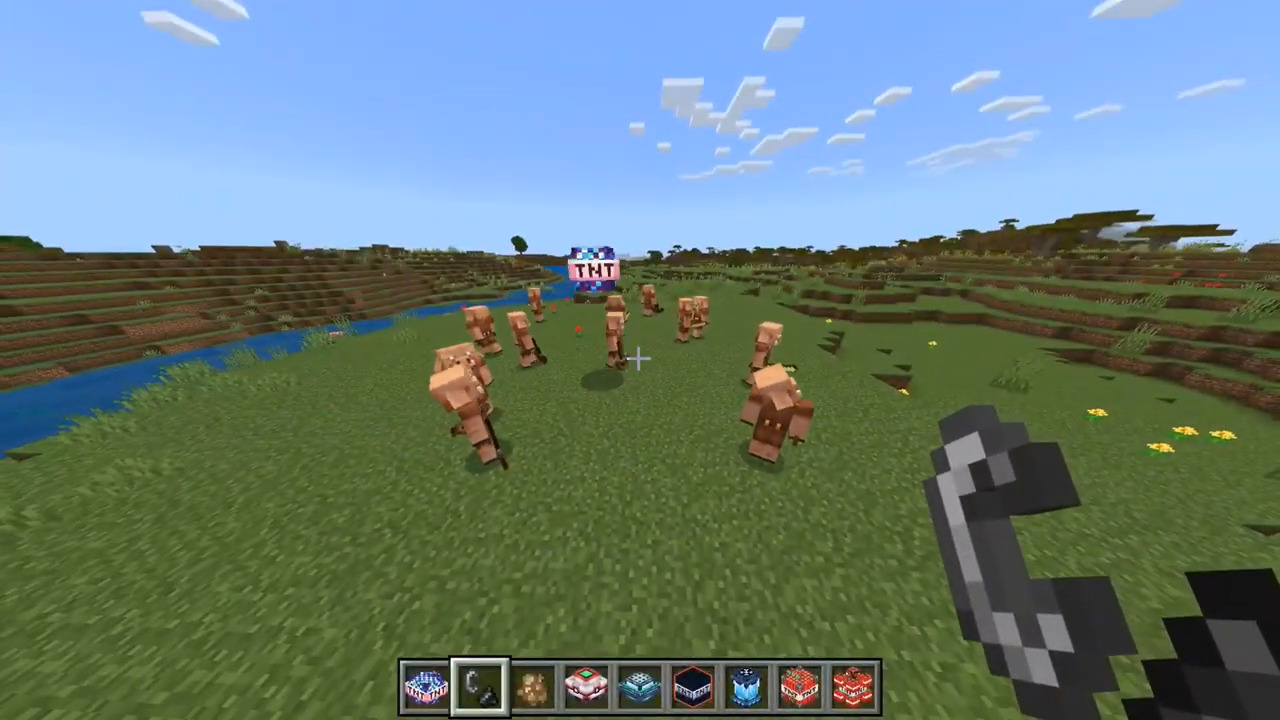Viewport: 1280px width, 720px height.
Task: Select the gunpowder pile in the hotbar
Action: (x=532, y=683)
